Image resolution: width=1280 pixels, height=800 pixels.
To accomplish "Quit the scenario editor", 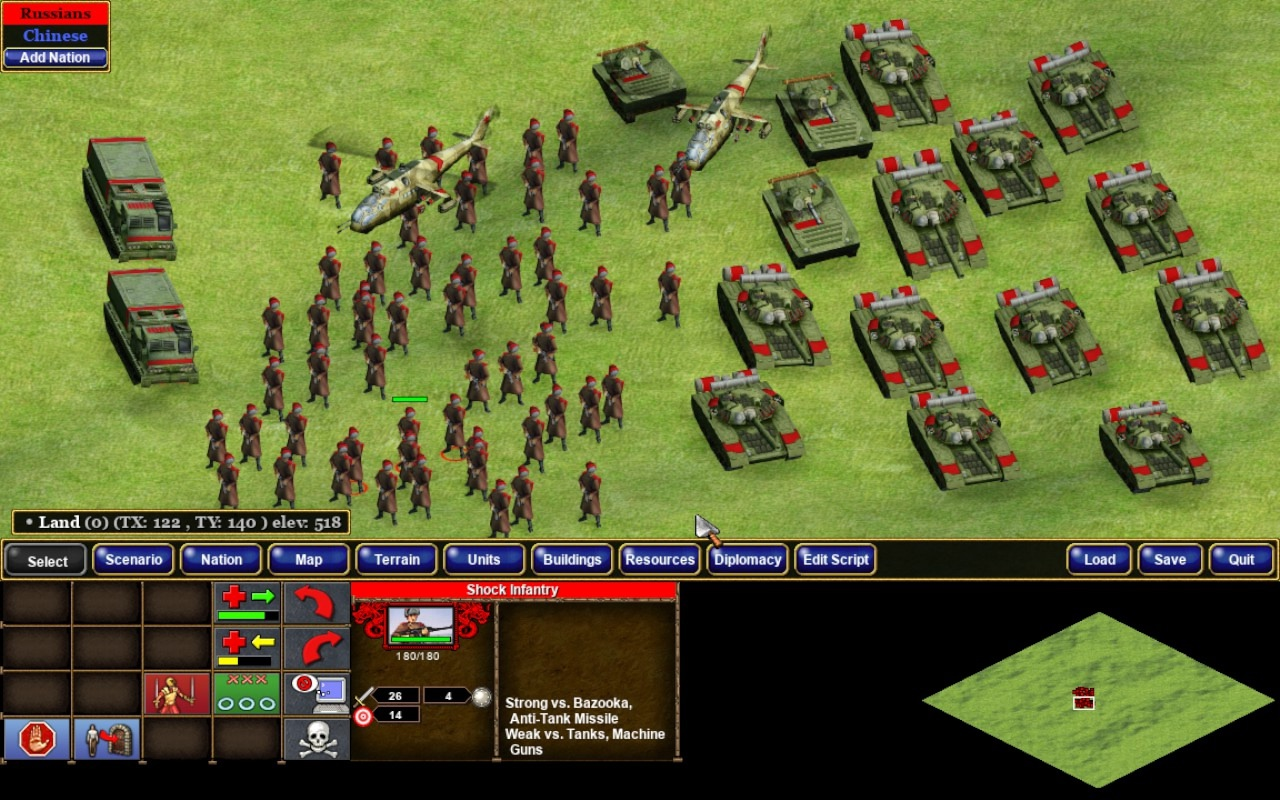I will click(x=1241, y=560).
